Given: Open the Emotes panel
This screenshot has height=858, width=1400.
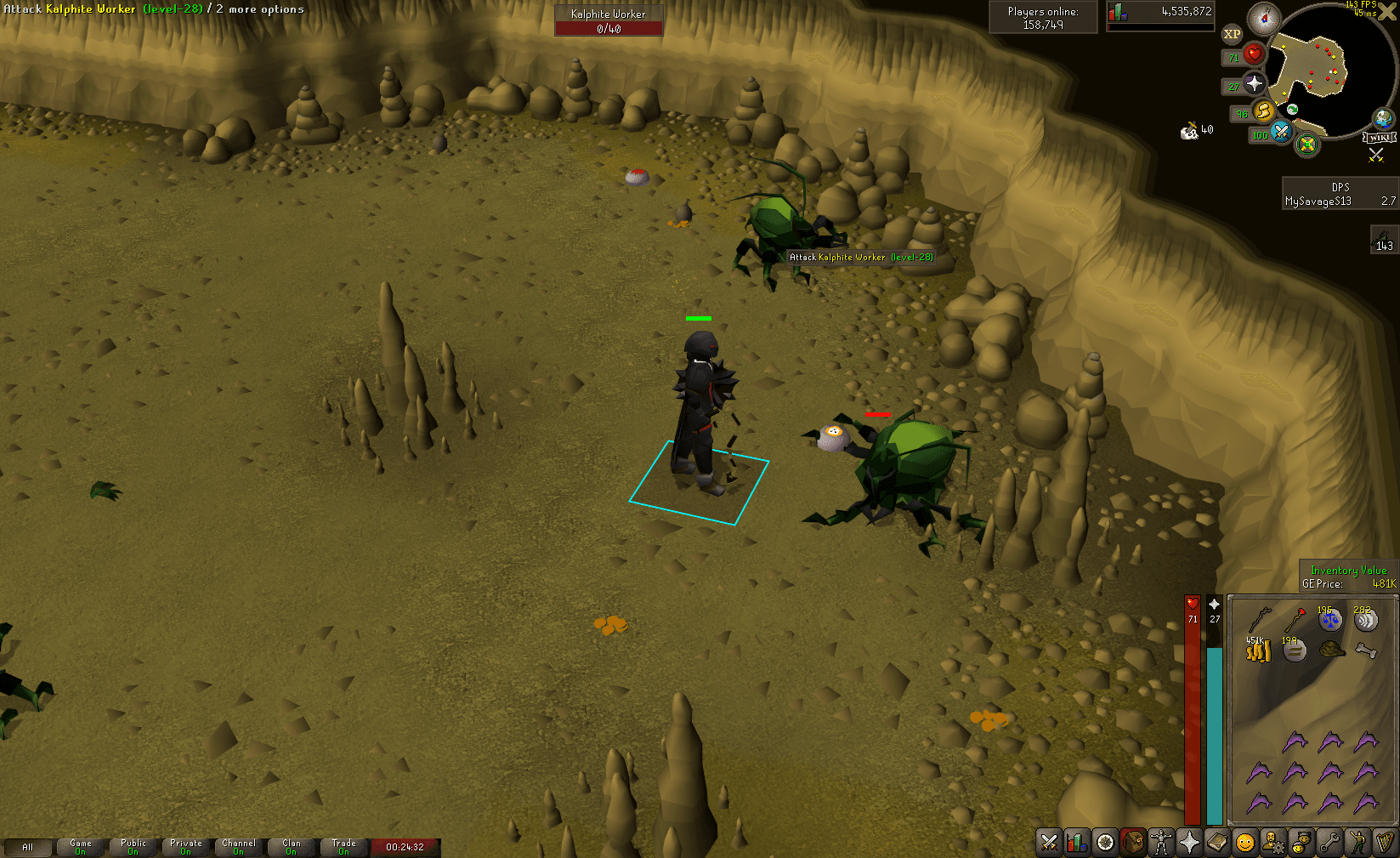Looking at the screenshot, I should [x=1357, y=843].
